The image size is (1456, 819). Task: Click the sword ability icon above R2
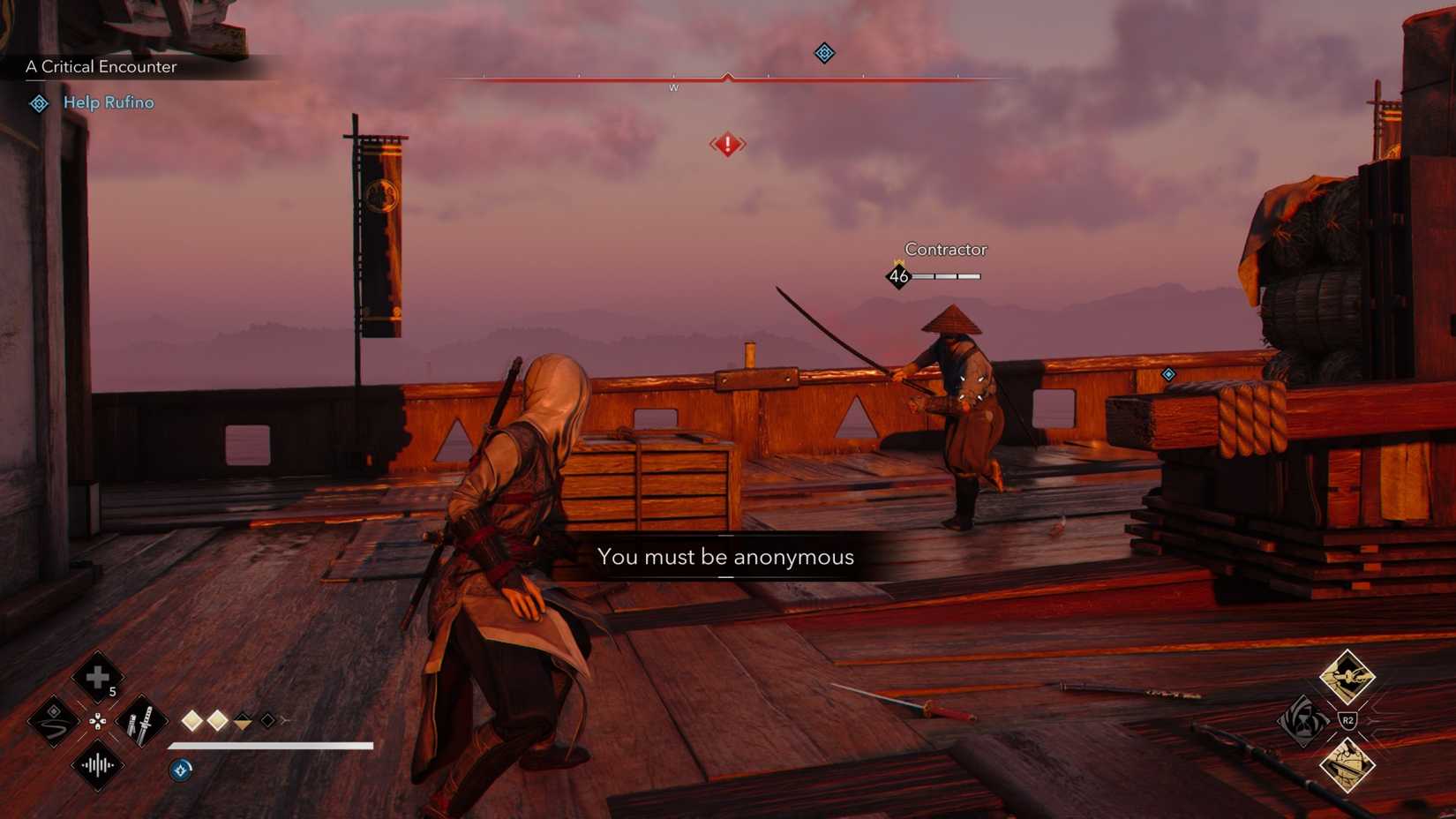(1347, 676)
